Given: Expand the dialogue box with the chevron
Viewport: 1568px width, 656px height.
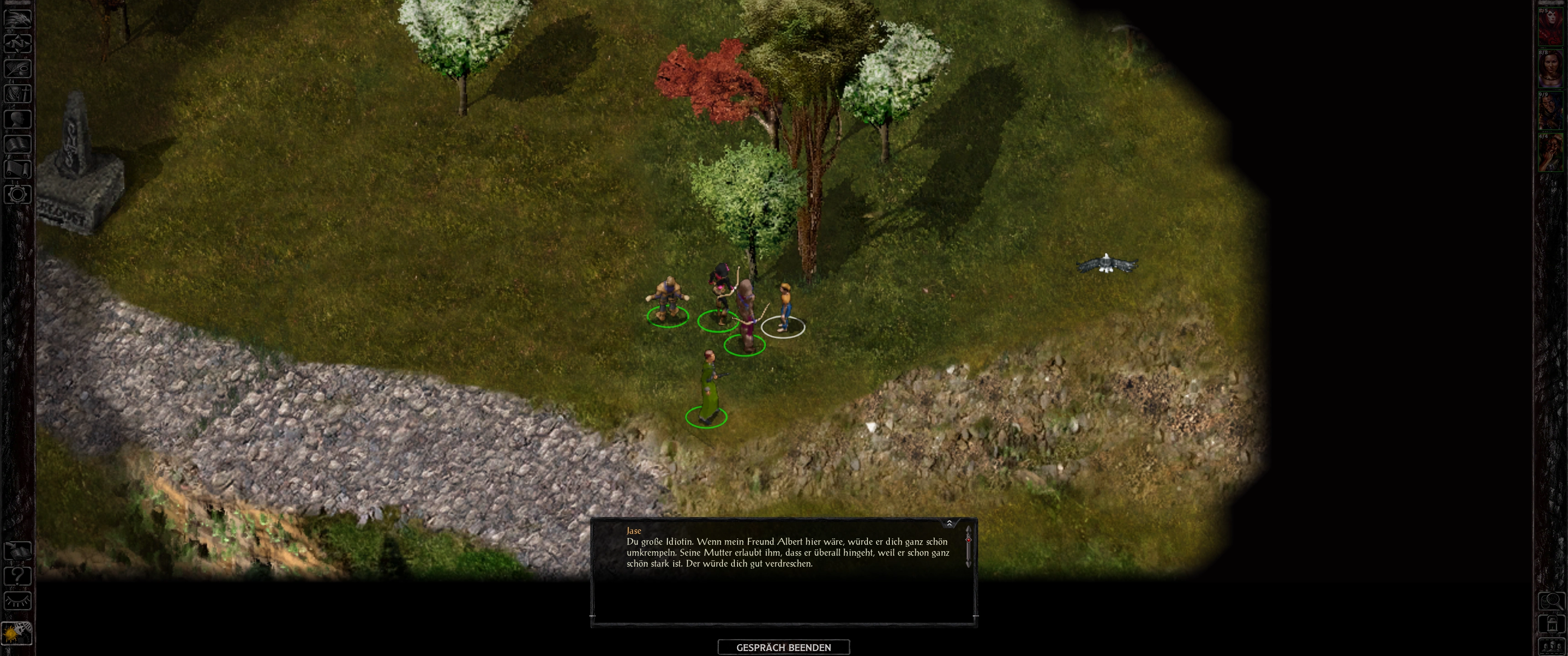Looking at the screenshot, I should (x=949, y=523).
